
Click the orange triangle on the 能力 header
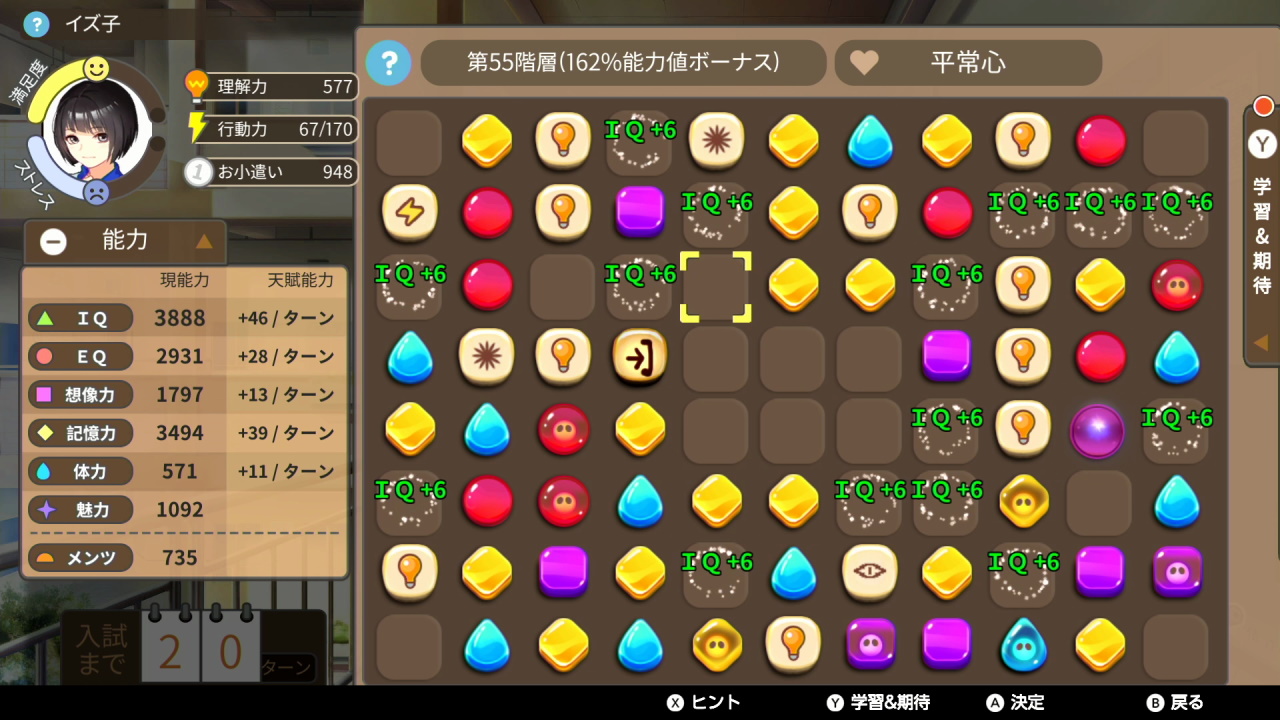(x=204, y=241)
